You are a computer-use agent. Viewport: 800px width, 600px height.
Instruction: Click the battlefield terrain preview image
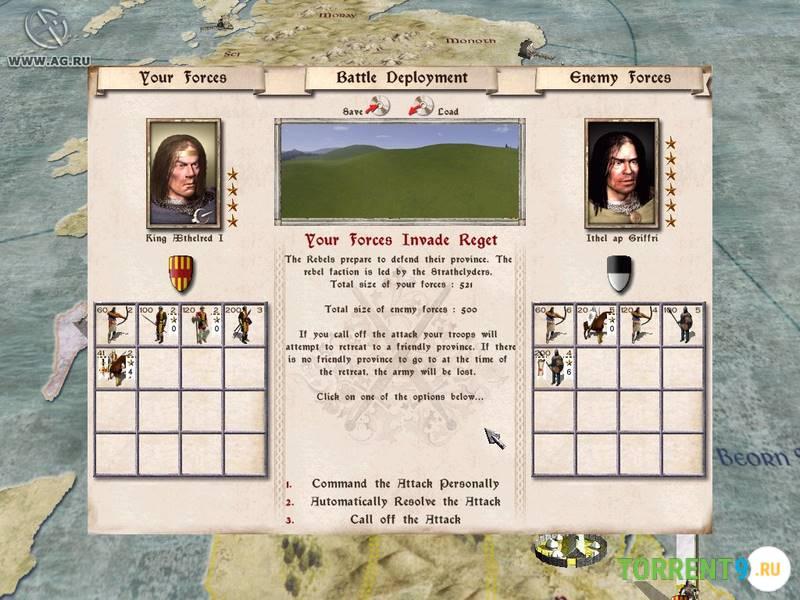coord(400,171)
